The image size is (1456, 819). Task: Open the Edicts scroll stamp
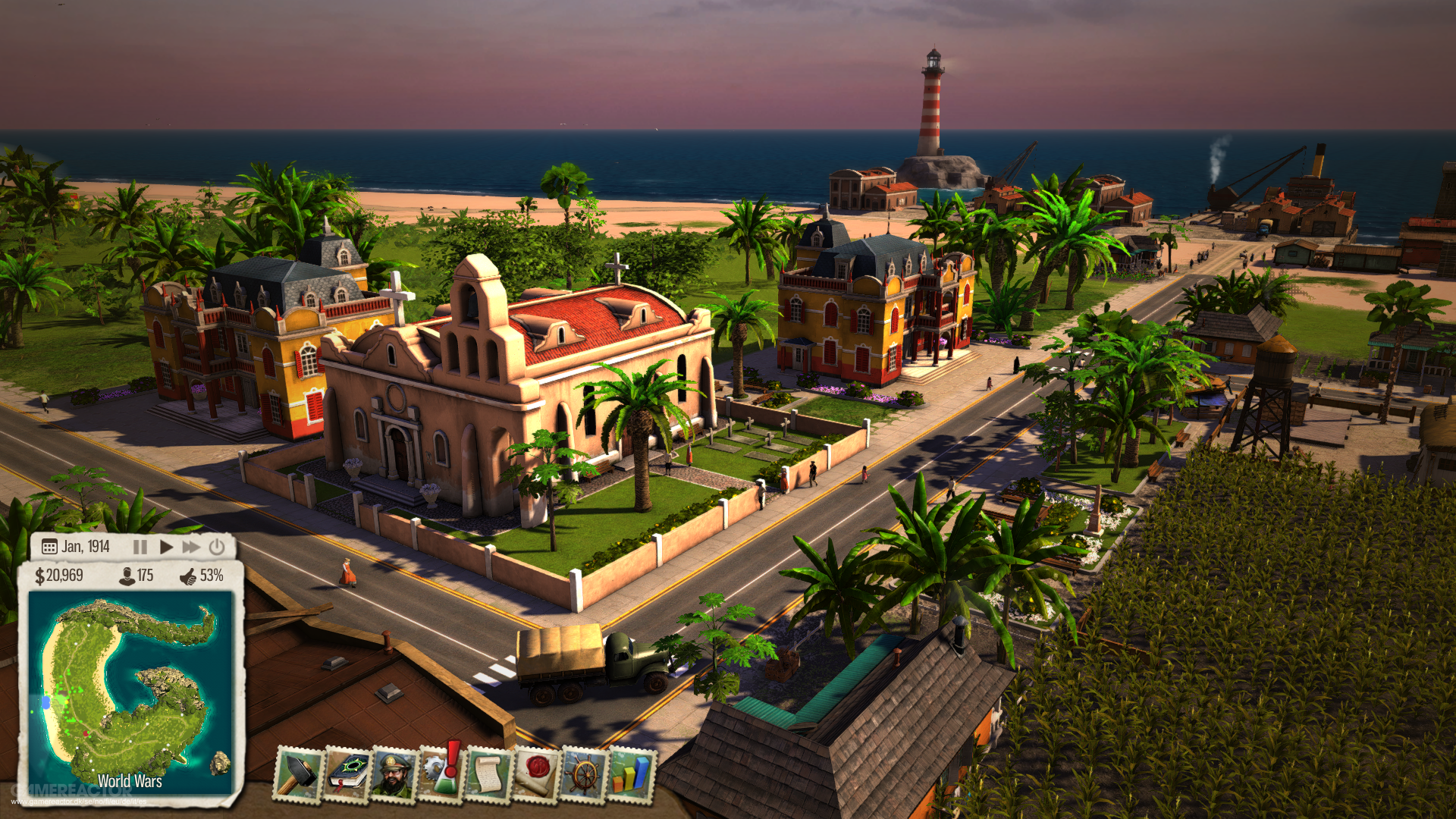[x=488, y=775]
